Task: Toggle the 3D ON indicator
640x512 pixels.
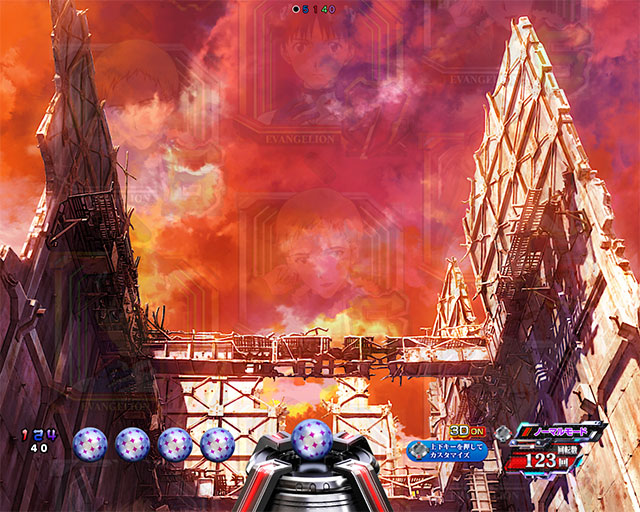Action: [467, 432]
